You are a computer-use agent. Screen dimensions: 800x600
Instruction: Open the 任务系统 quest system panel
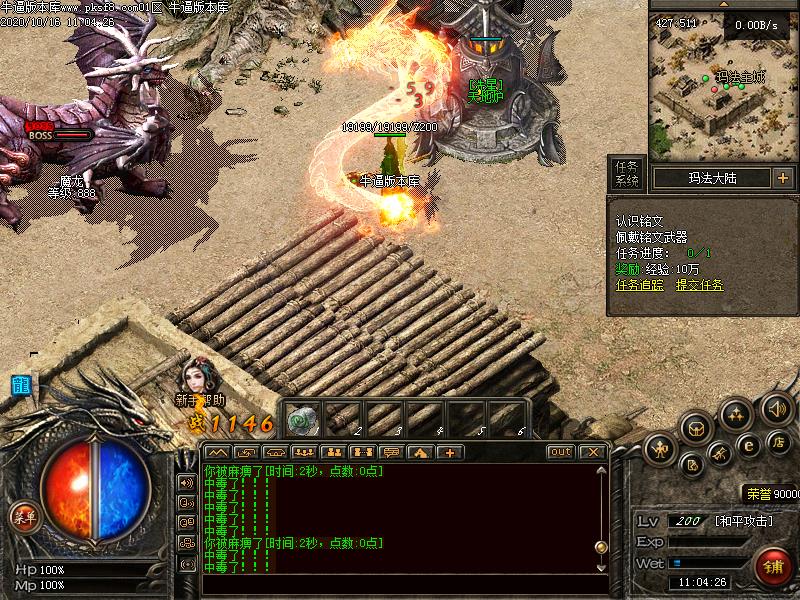(x=627, y=174)
